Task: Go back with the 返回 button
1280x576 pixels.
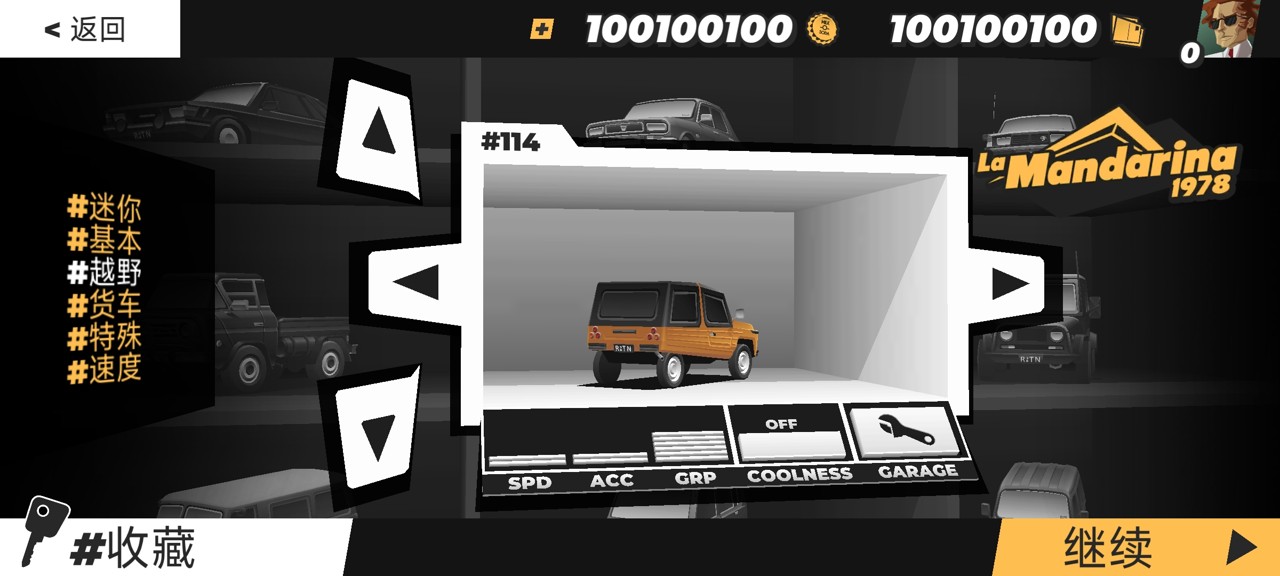Action: [x=87, y=29]
